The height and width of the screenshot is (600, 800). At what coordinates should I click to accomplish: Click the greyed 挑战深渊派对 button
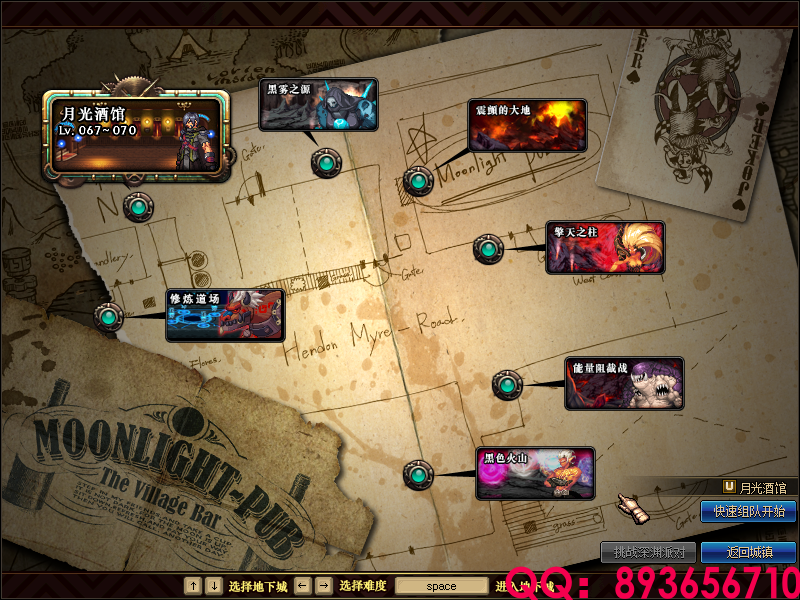648,552
